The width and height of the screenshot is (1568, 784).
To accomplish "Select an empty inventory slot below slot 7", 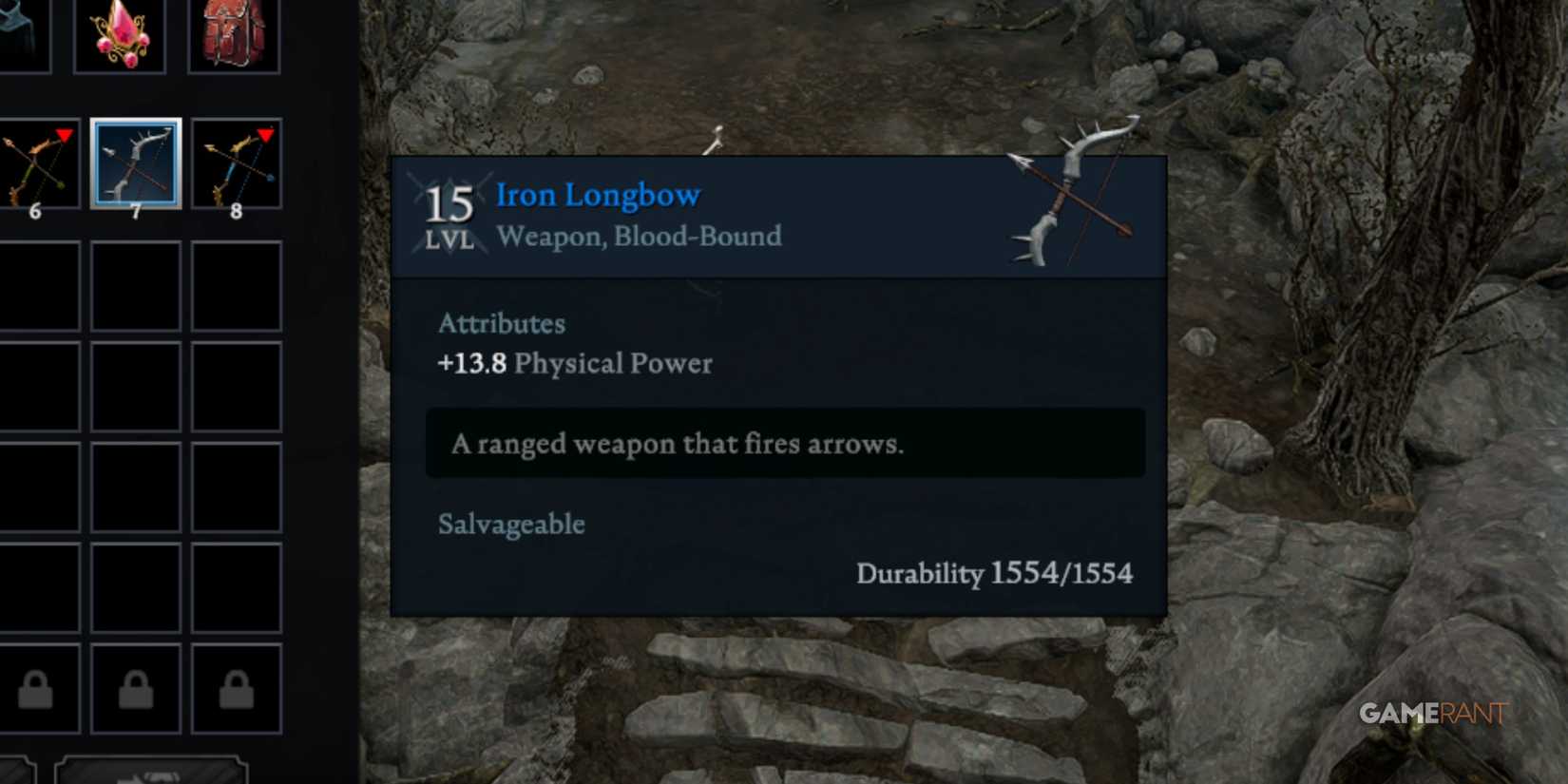I will pyautogui.click(x=135, y=285).
